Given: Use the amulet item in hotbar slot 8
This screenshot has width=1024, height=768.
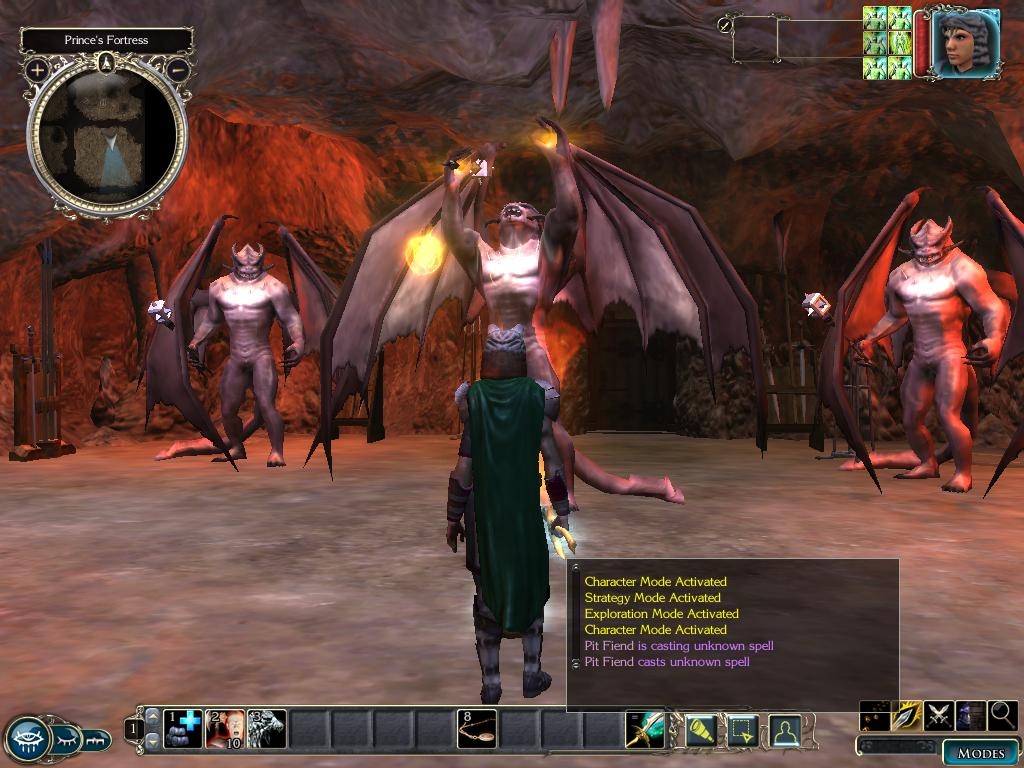Looking at the screenshot, I should pos(477,729).
